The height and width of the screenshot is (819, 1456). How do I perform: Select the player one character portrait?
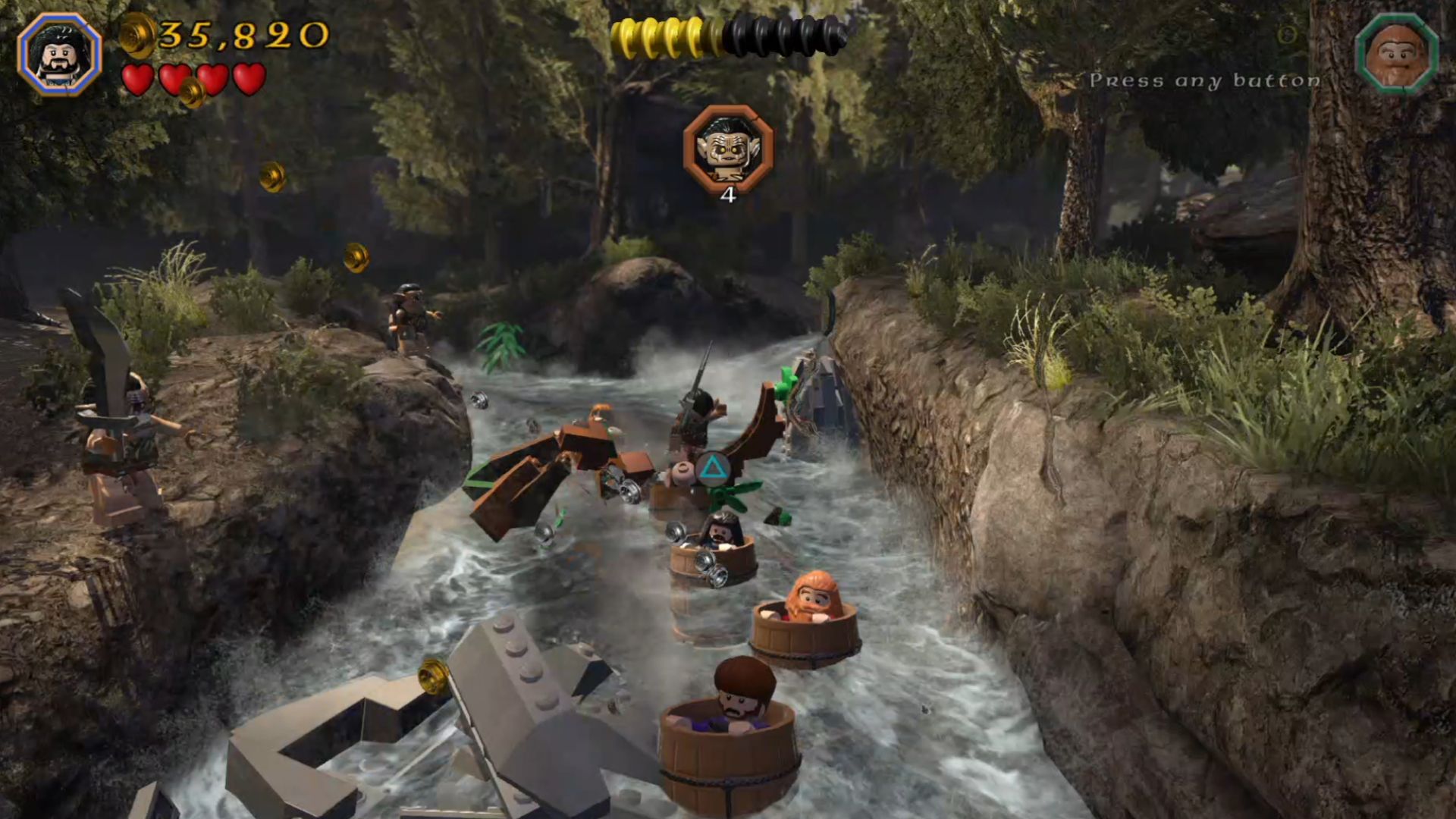59,55
